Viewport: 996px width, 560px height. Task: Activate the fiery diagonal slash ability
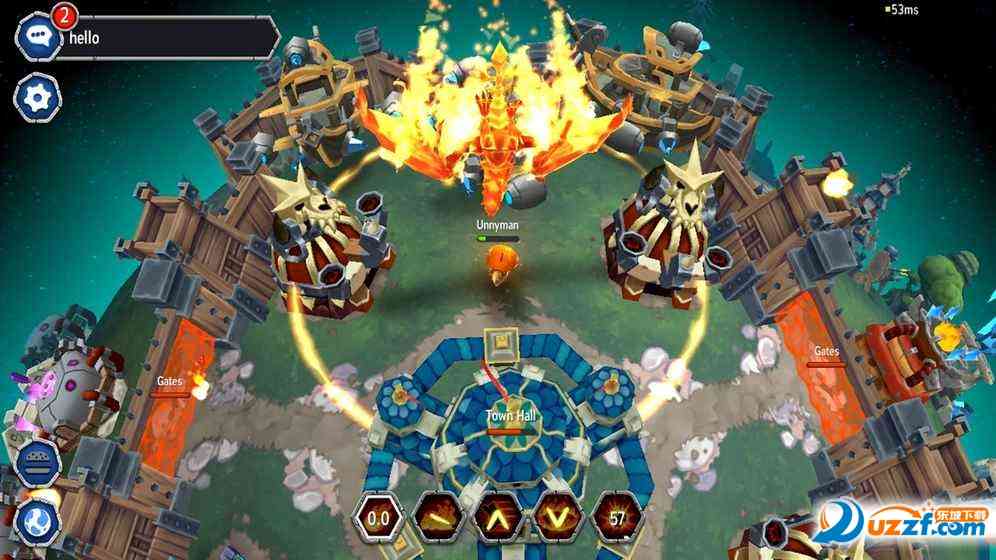437,518
